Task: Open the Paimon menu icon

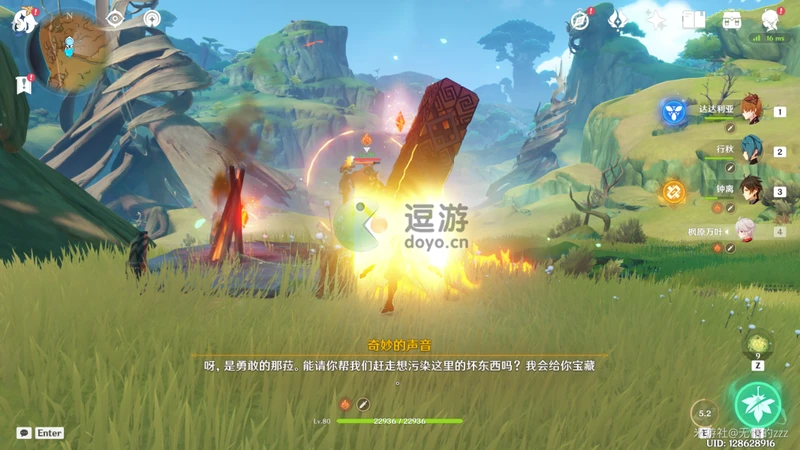Action: pyautogui.click(x=23, y=21)
